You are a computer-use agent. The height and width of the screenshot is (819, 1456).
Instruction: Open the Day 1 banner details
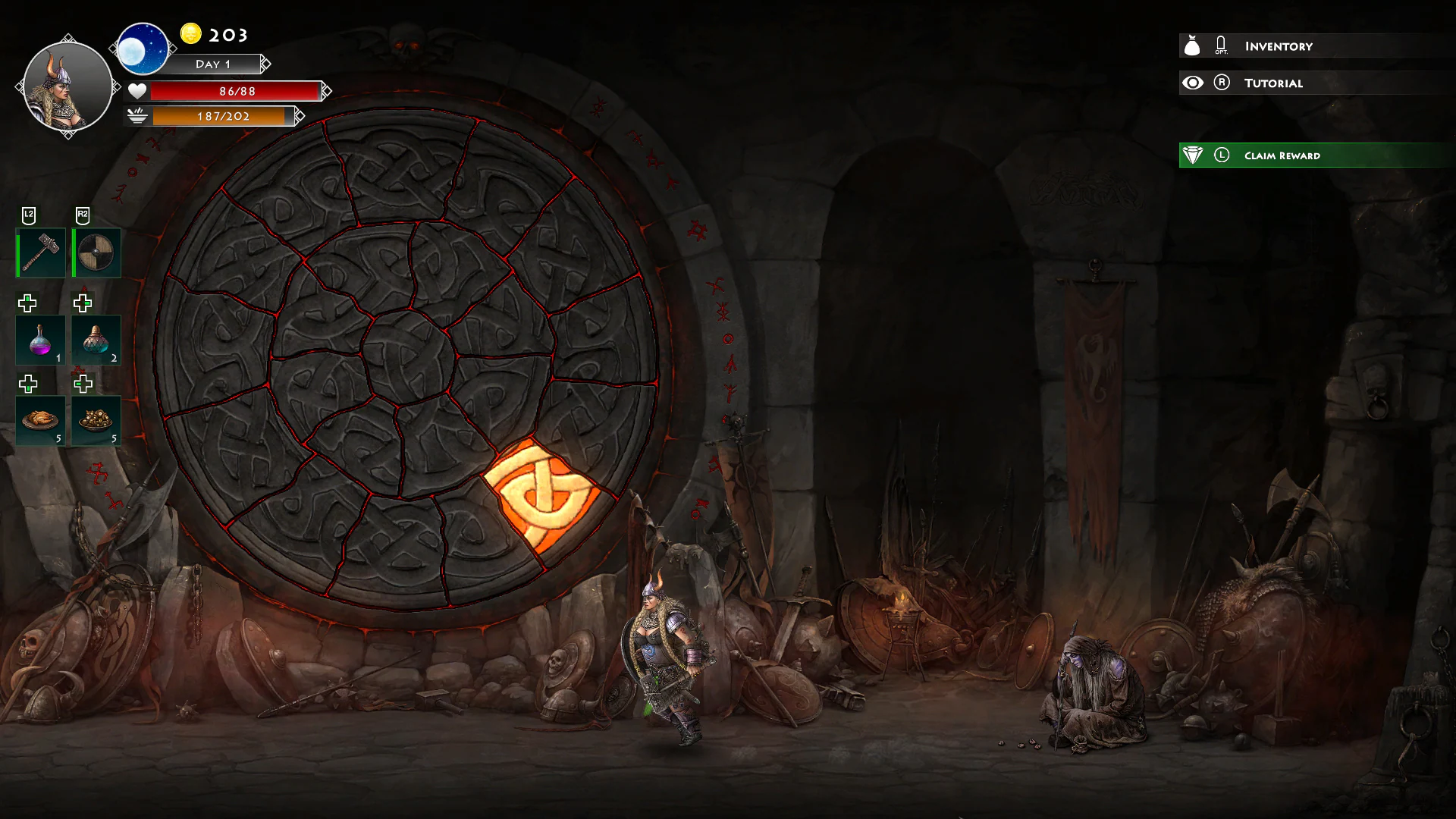[215, 64]
